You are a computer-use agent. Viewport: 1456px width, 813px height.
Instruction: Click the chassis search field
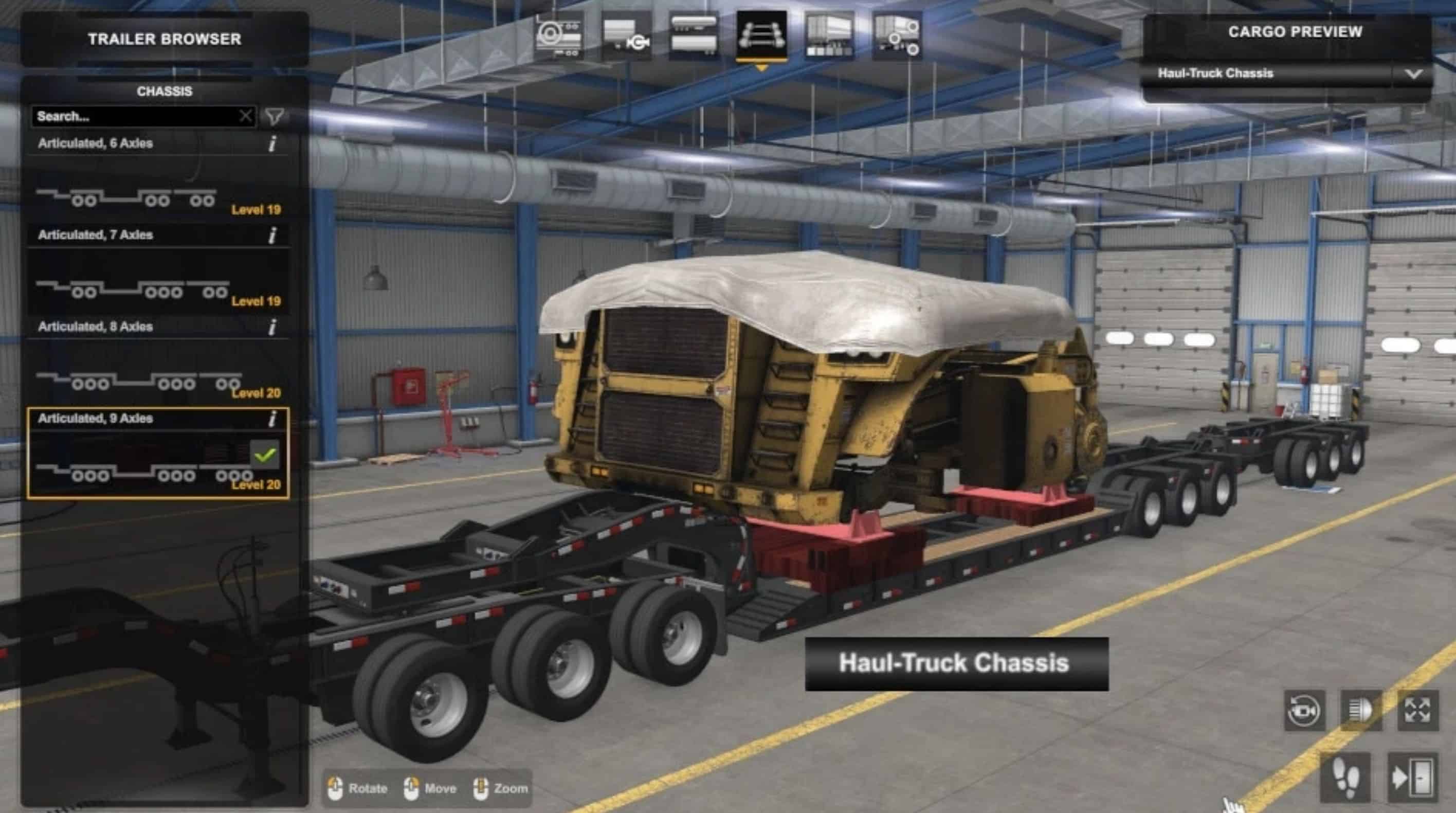point(135,116)
